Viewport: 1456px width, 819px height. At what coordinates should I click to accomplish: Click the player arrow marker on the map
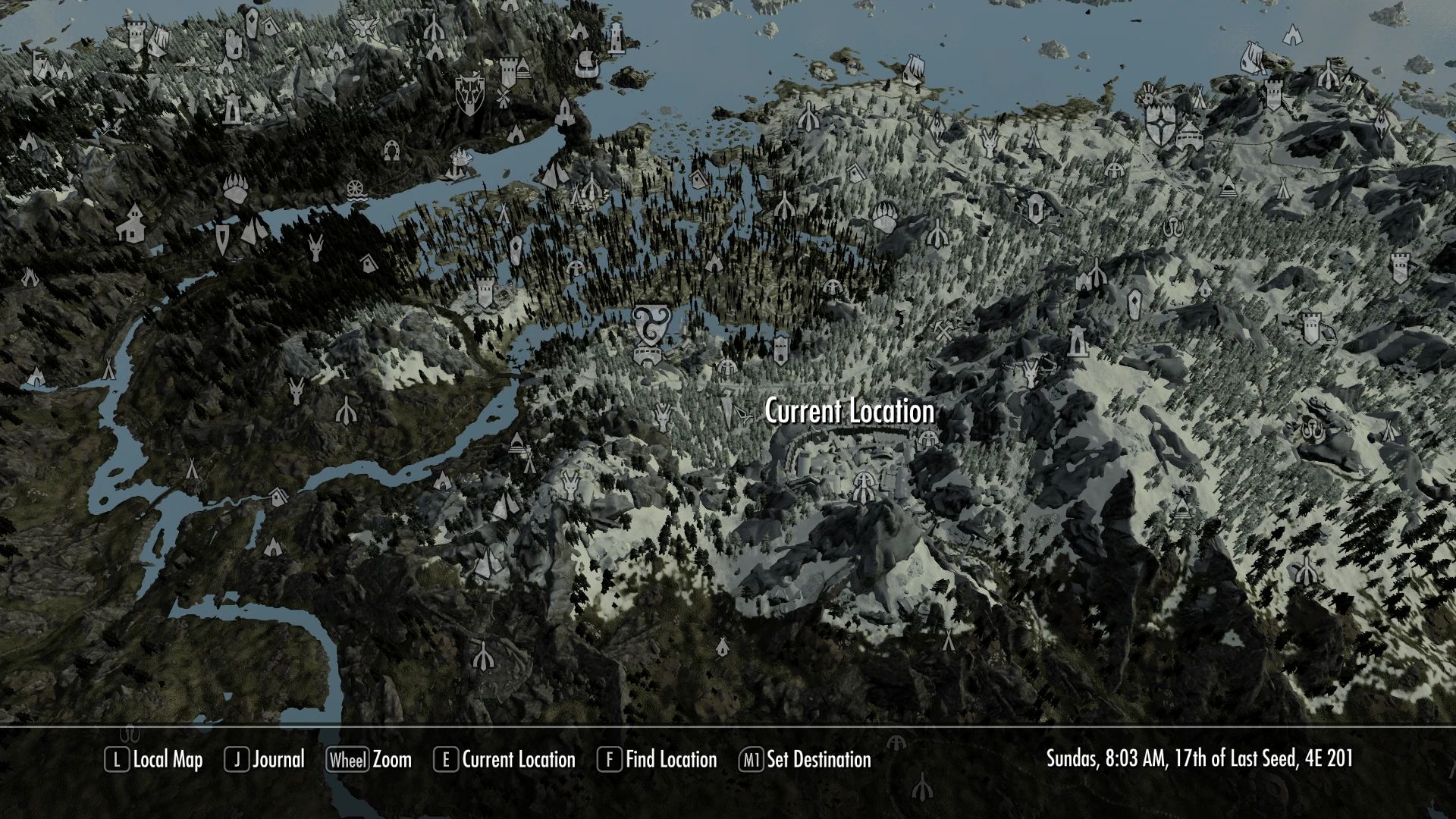[x=740, y=413]
